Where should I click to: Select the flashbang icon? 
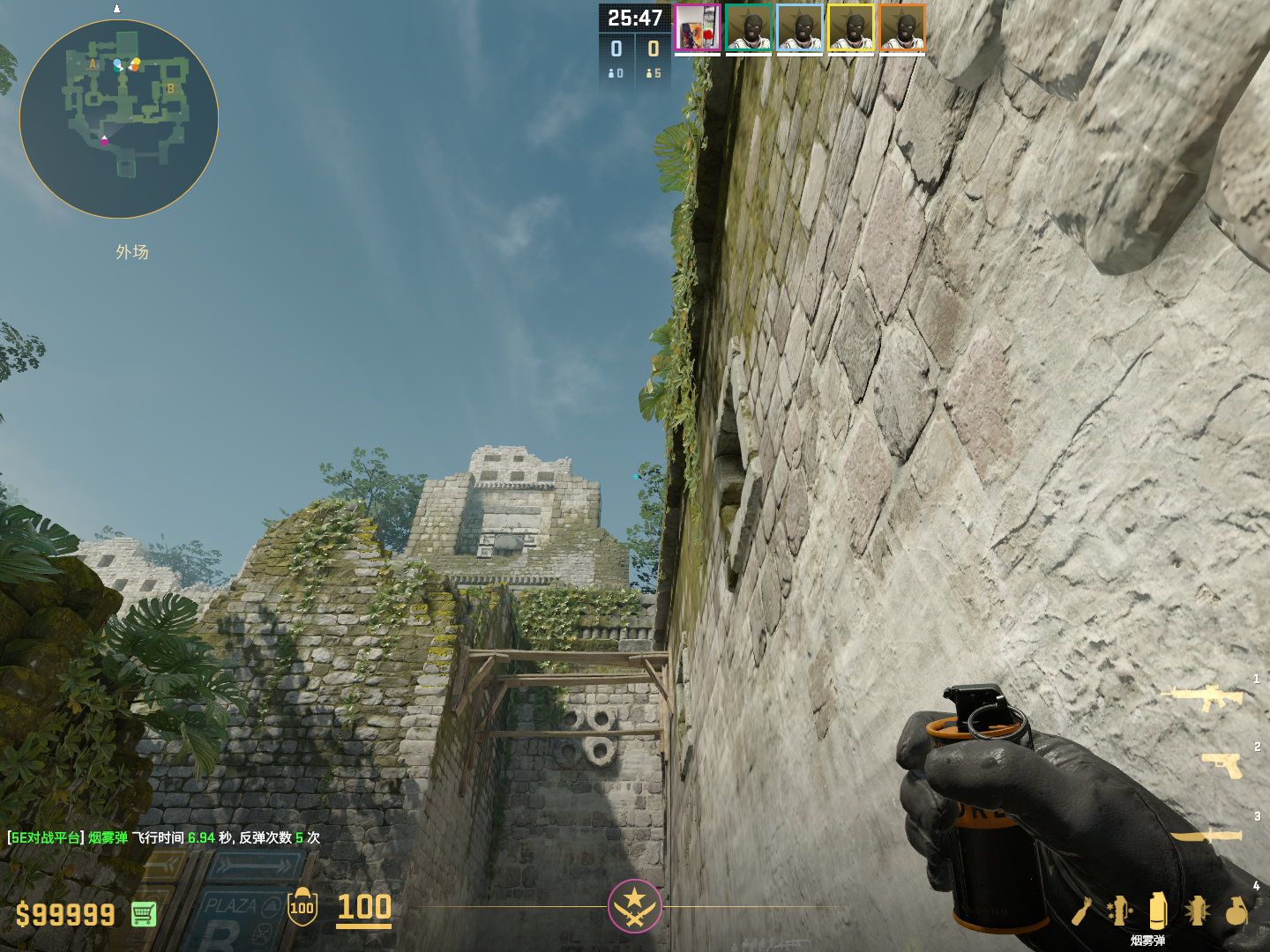coord(1197,910)
